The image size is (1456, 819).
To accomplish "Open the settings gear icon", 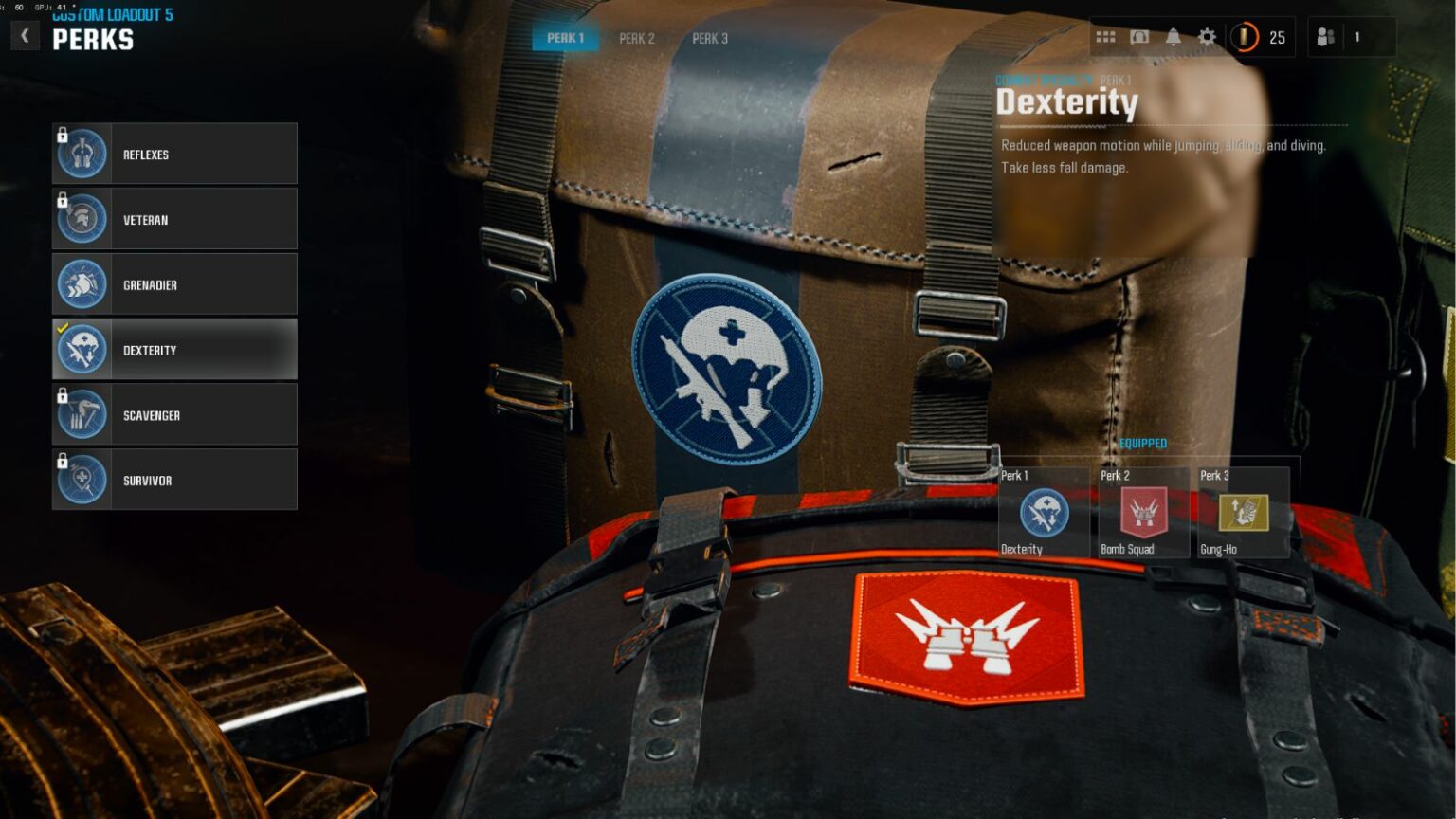I will click(x=1206, y=36).
